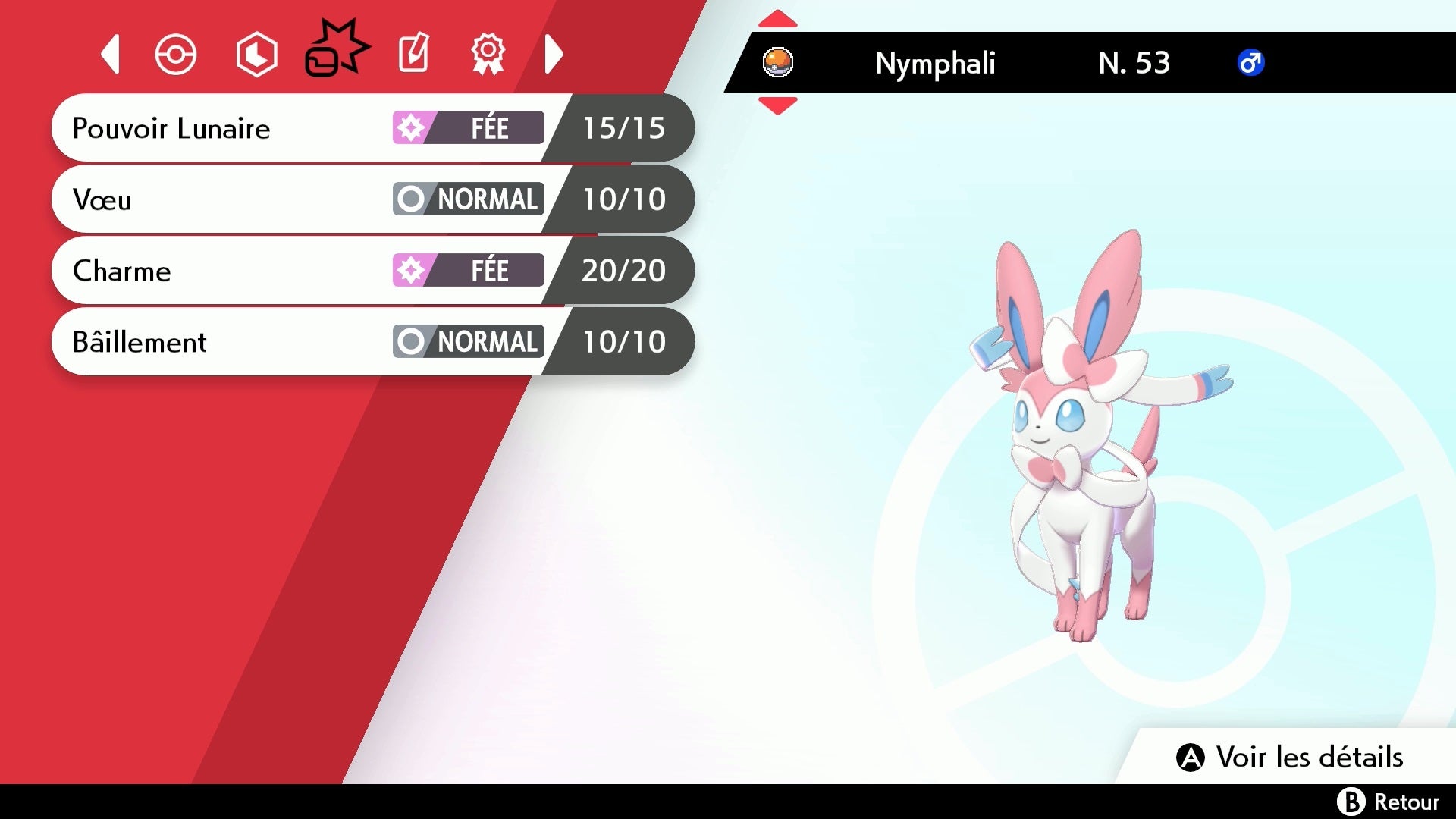Image resolution: width=1456 pixels, height=819 pixels.
Task: Click the 15/15 PP indicator for Pouvoir Lunaire
Action: pos(623,128)
